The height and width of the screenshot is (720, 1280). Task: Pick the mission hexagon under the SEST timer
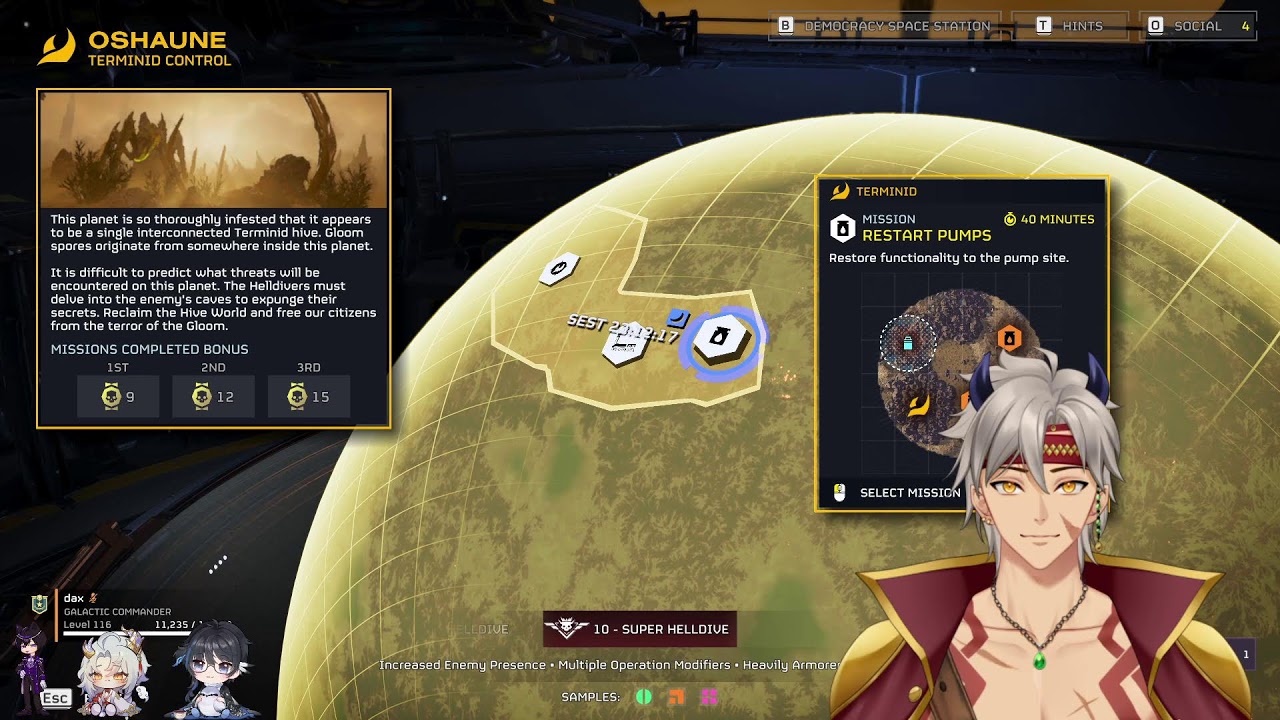[623, 347]
